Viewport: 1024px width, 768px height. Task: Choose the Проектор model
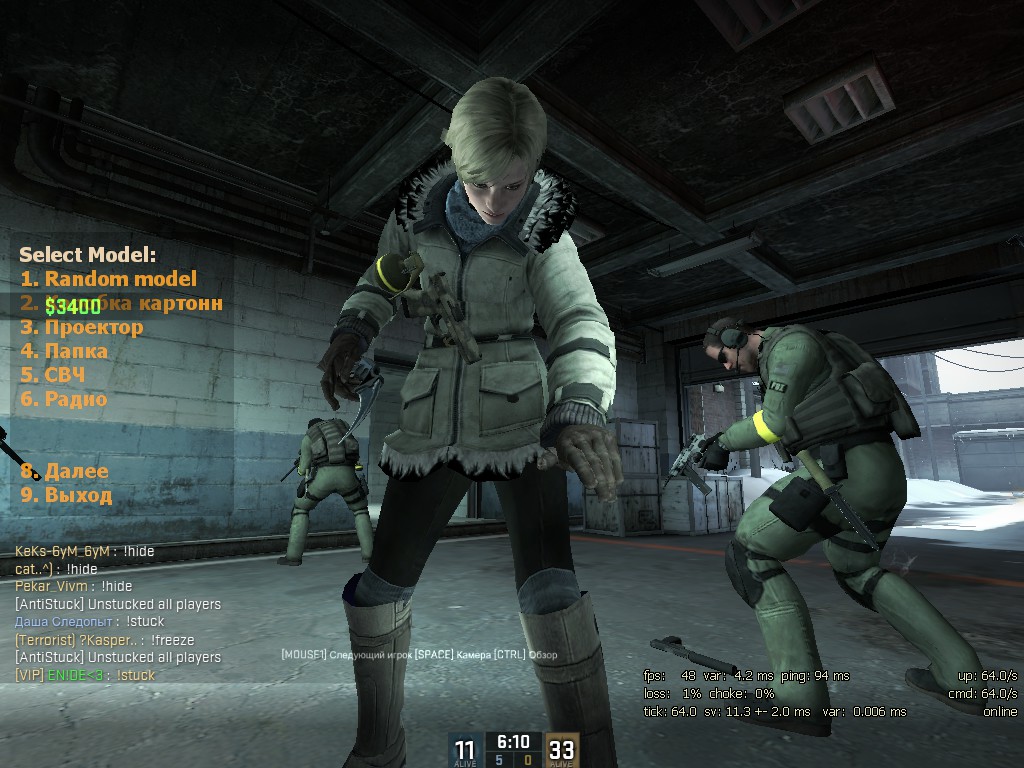click(x=82, y=327)
